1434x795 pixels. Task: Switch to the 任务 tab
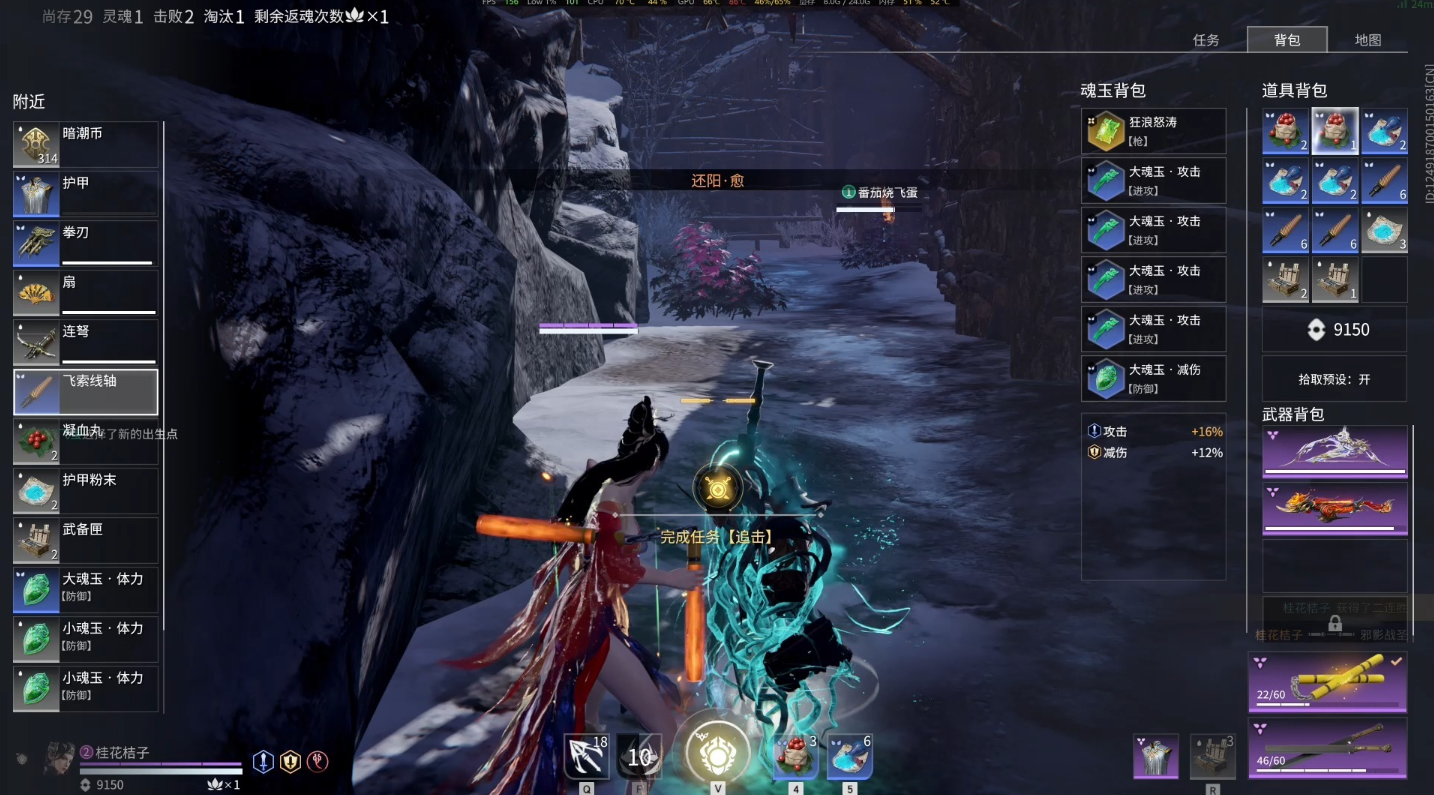click(x=1206, y=40)
